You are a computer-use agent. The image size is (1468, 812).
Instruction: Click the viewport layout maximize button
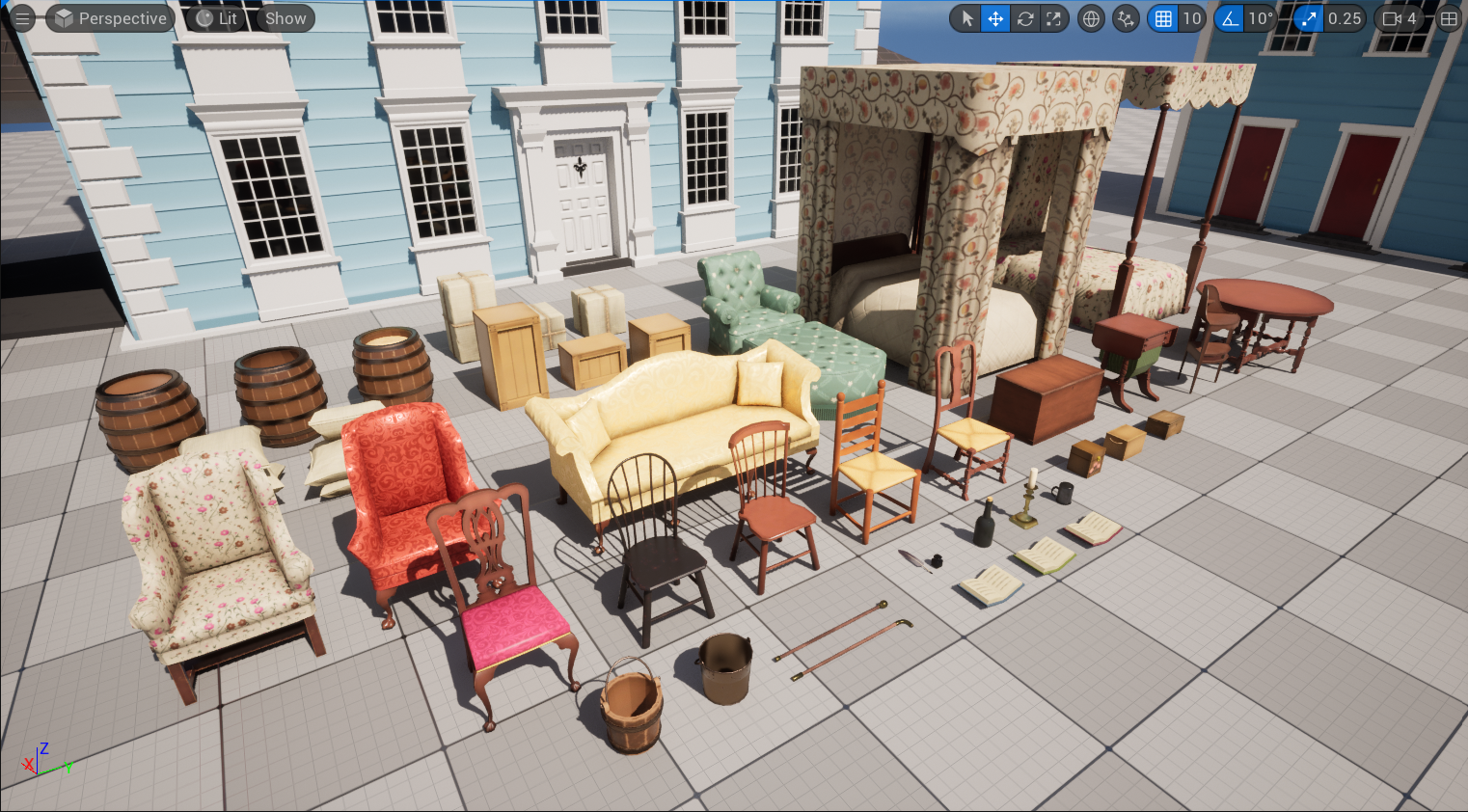coord(1449,18)
